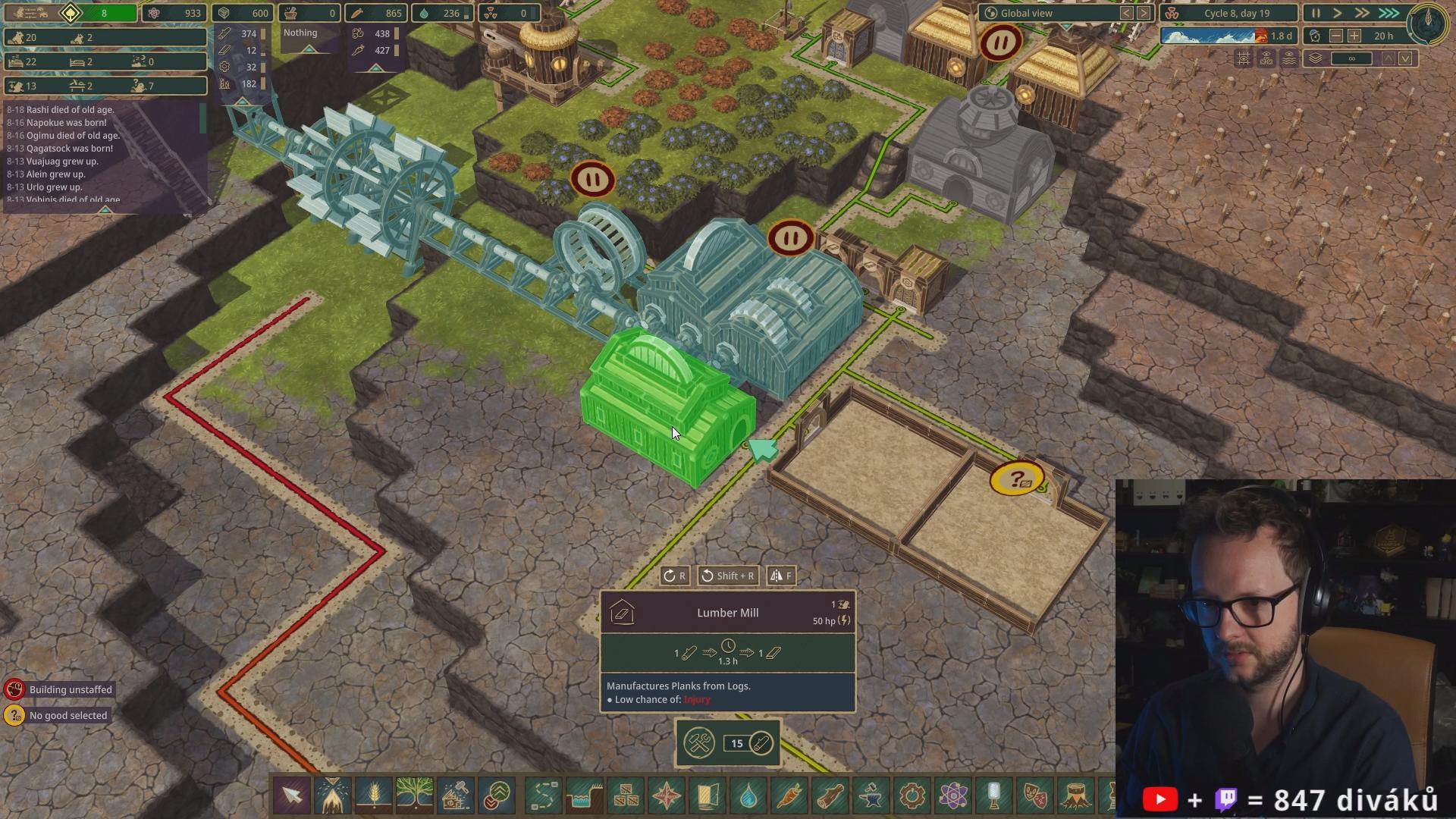Open the crates storage building category
Screen dimensions: 1456x819
point(626,796)
